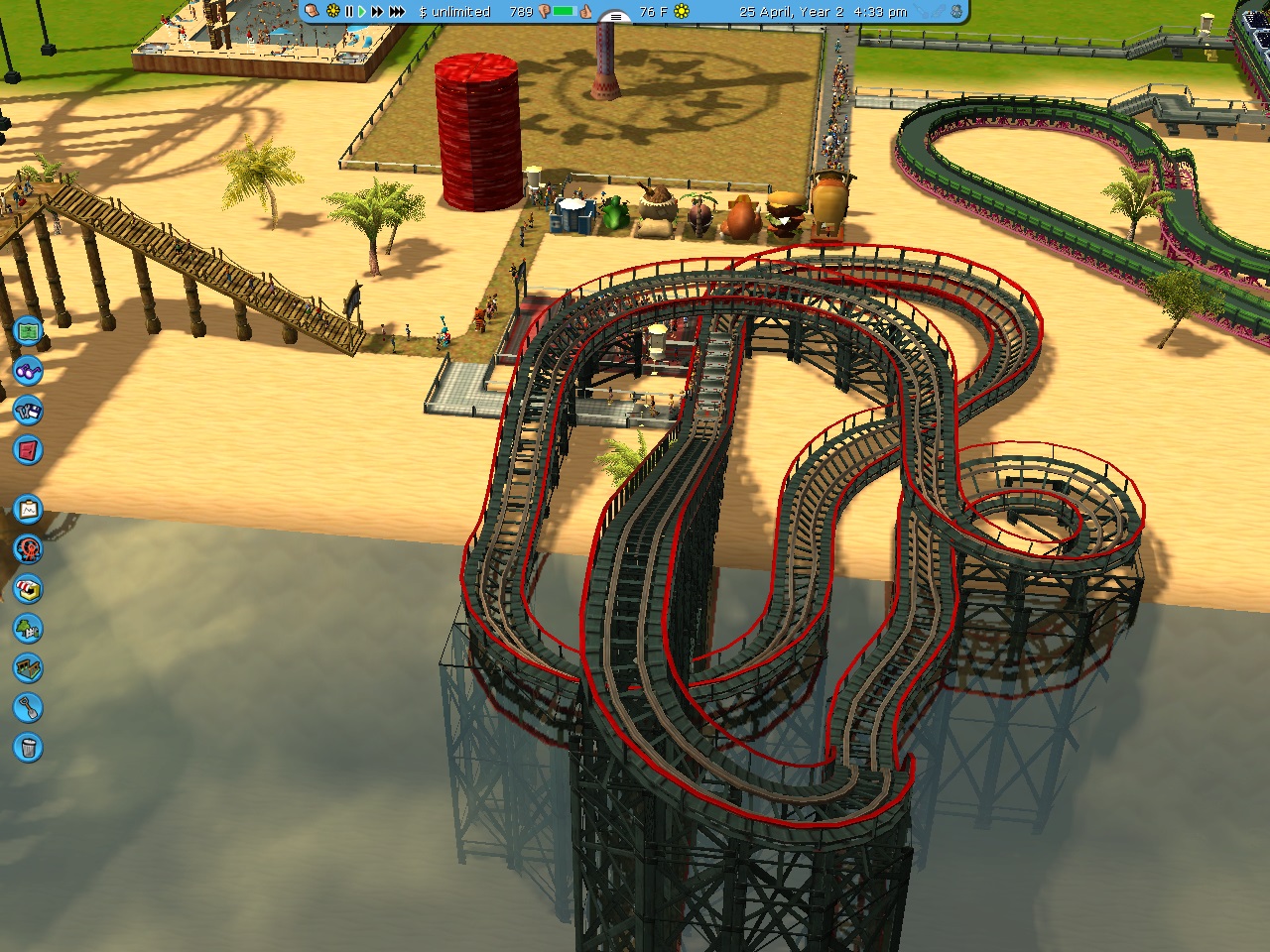Click the red door exit icon
1270x952 pixels.
pyautogui.click(x=28, y=450)
